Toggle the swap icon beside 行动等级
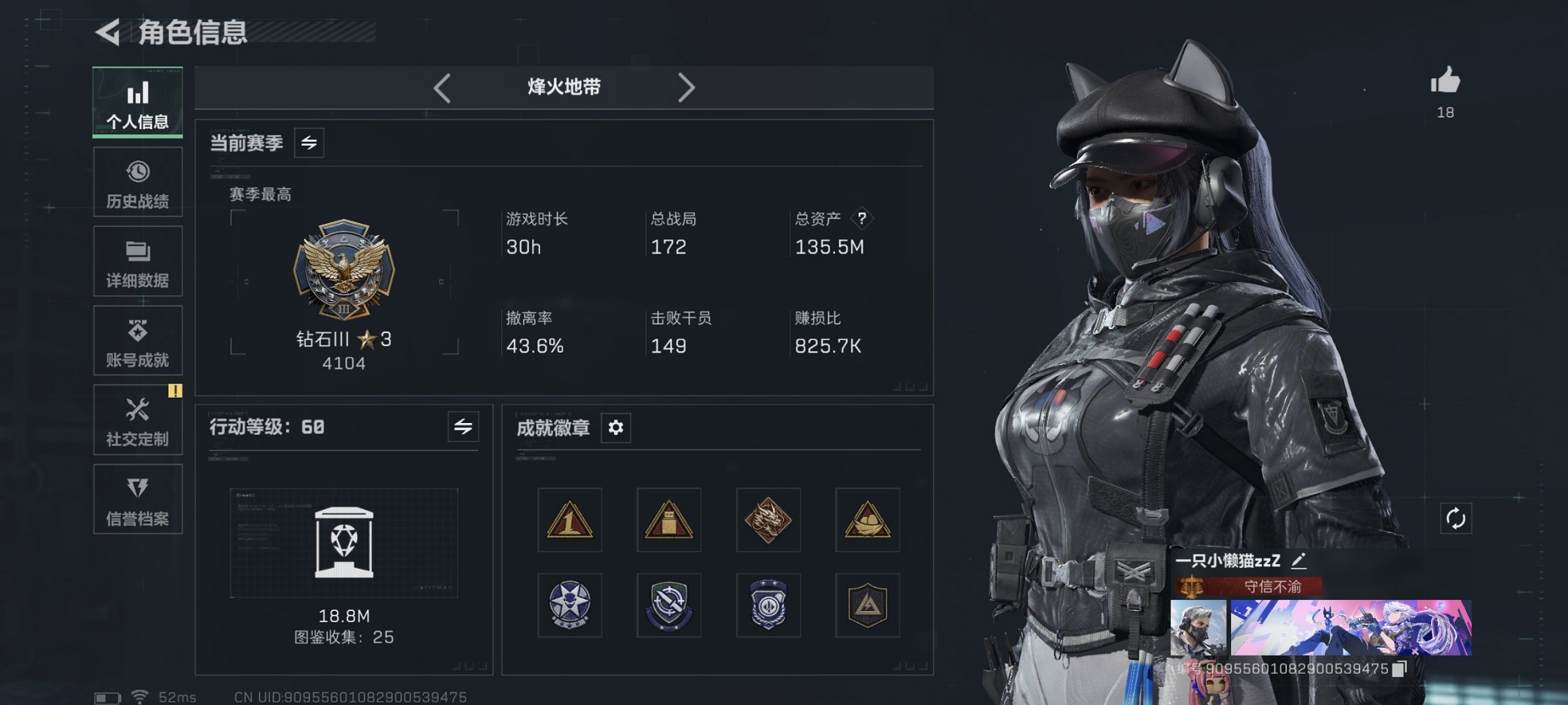The height and width of the screenshot is (705, 1568). point(463,427)
